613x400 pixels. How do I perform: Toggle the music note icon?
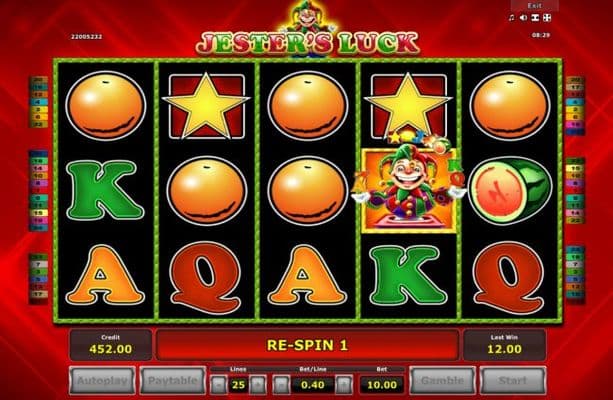click(x=510, y=17)
